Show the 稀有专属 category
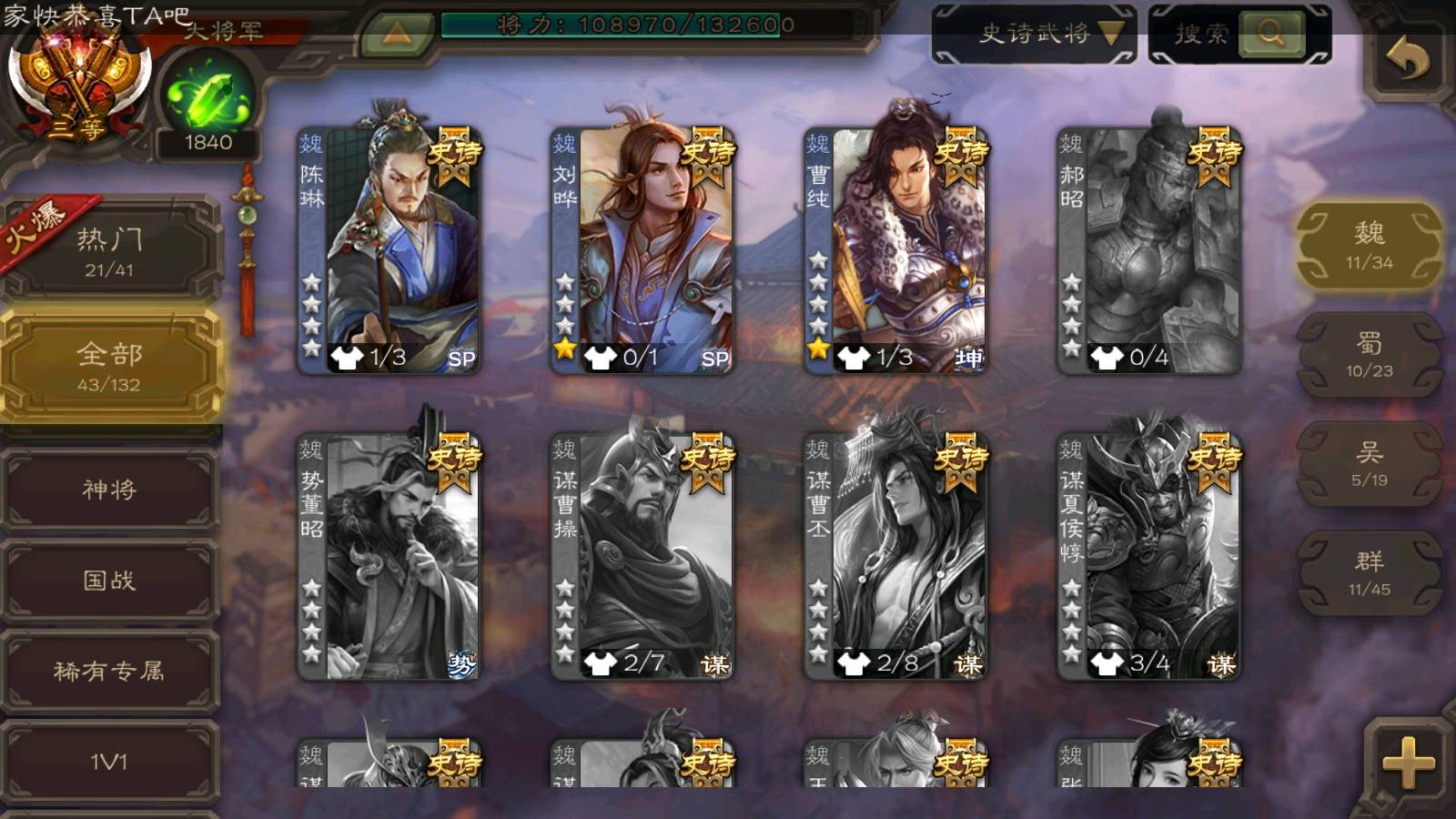This screenshot has width=1456, height=819. point(109,672)
